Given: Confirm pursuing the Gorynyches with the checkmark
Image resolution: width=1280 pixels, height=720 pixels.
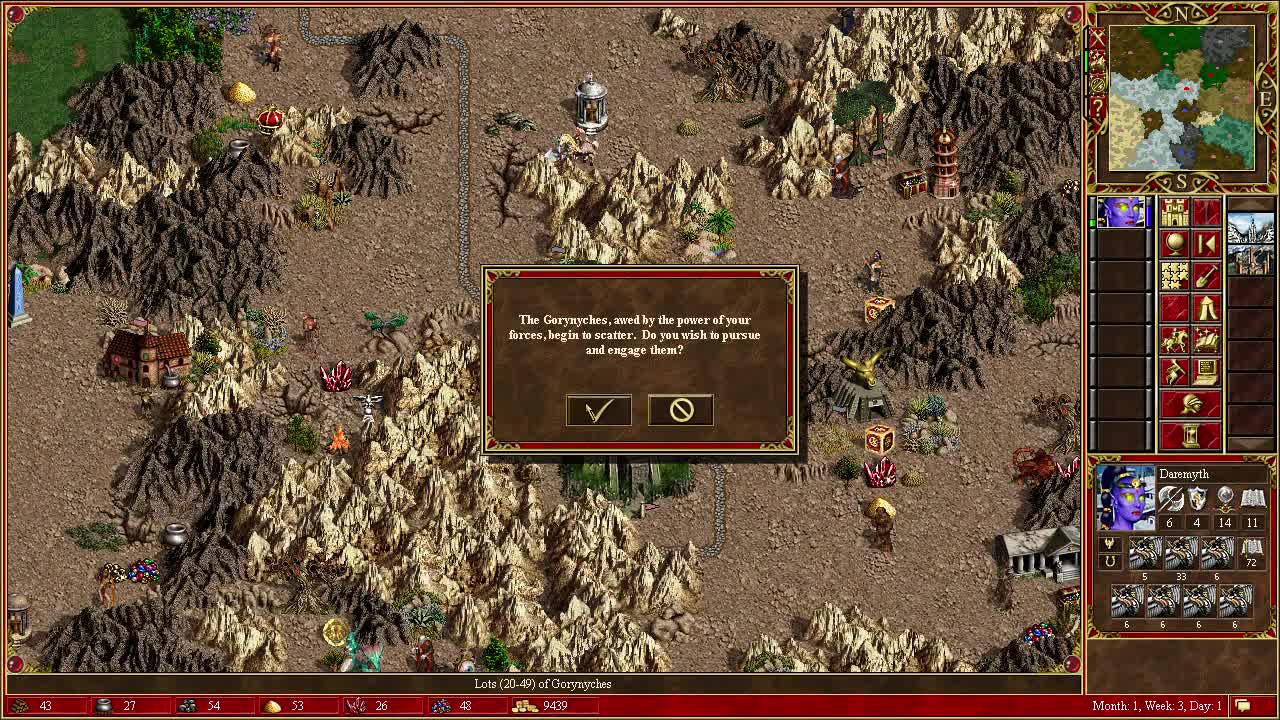Looking at the screenshot, I should (598, 410).
